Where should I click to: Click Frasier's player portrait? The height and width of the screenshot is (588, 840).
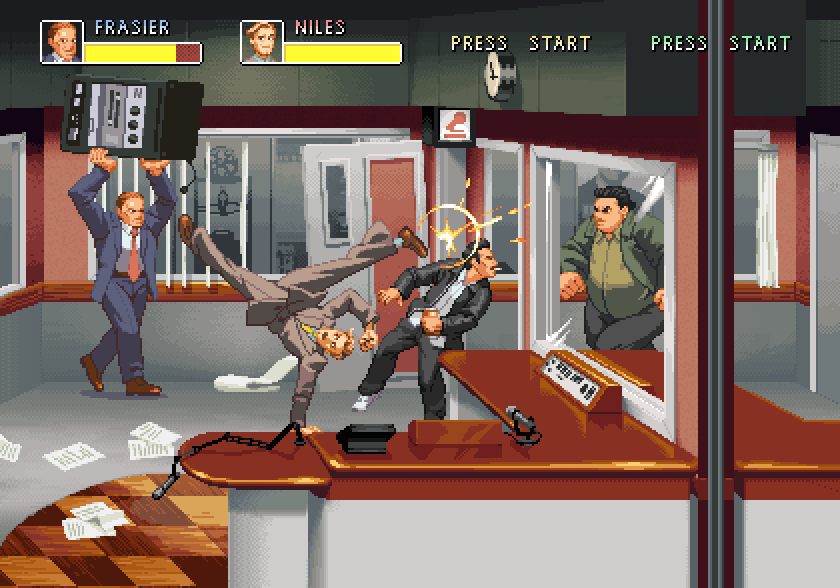pyautogui.click(x=61, y=41)
